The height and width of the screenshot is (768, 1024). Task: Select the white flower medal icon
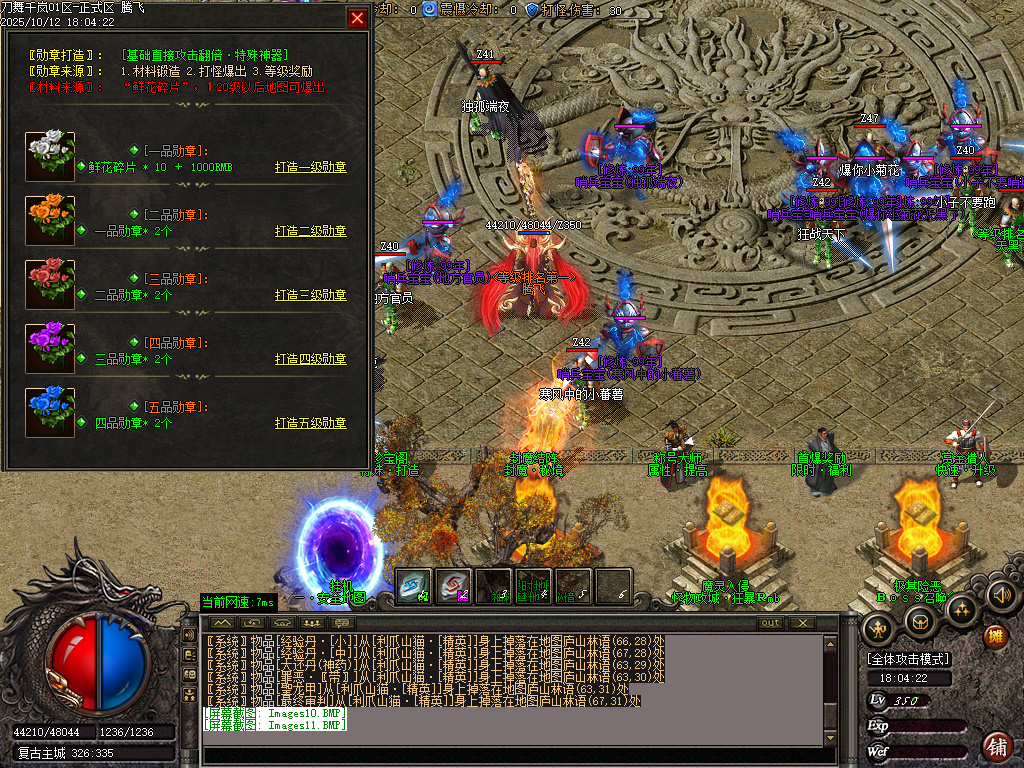[x=50, y=156]
